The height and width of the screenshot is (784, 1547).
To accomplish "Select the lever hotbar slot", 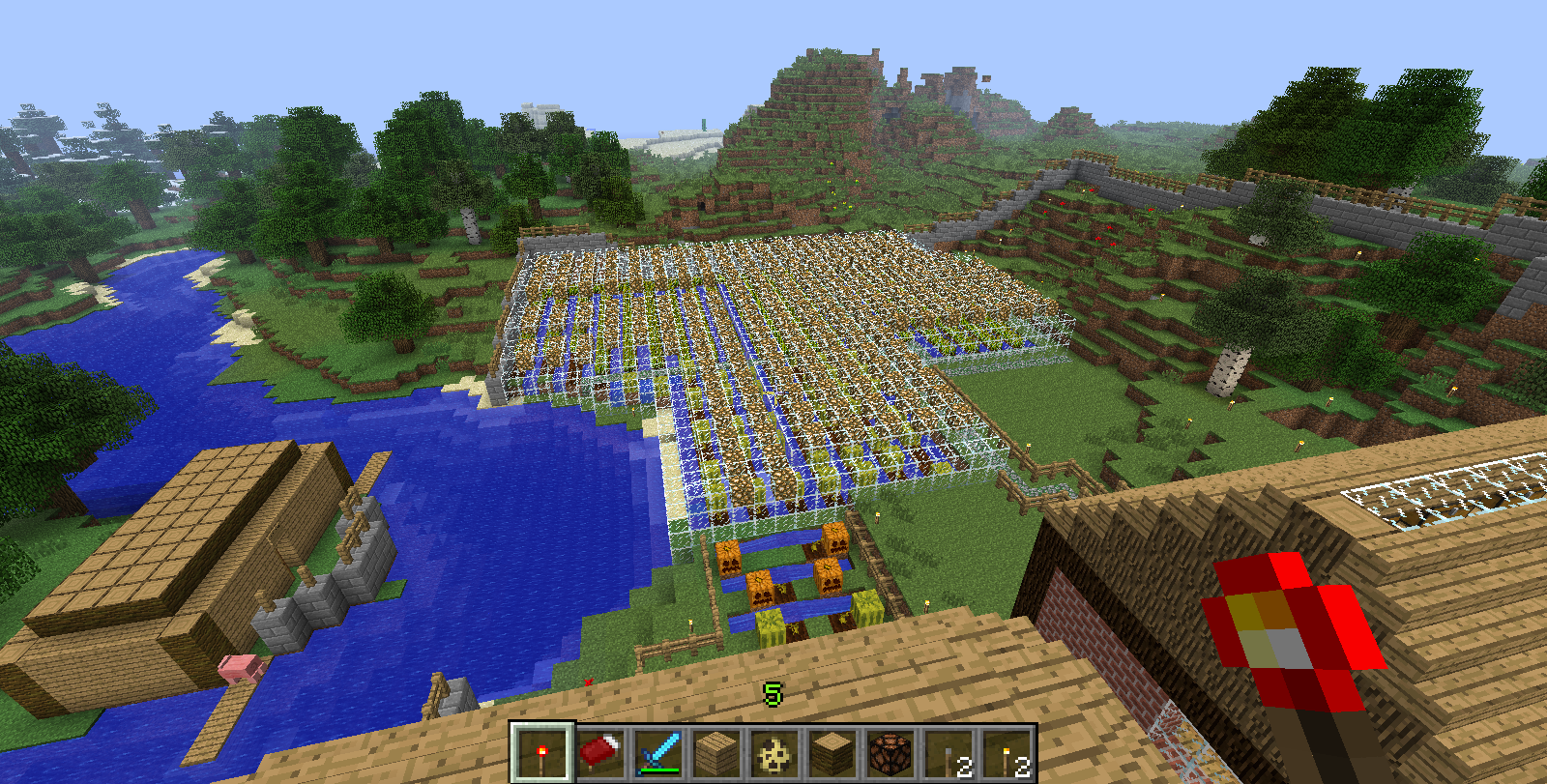I will pyautogui.click(x=948, y=753).
